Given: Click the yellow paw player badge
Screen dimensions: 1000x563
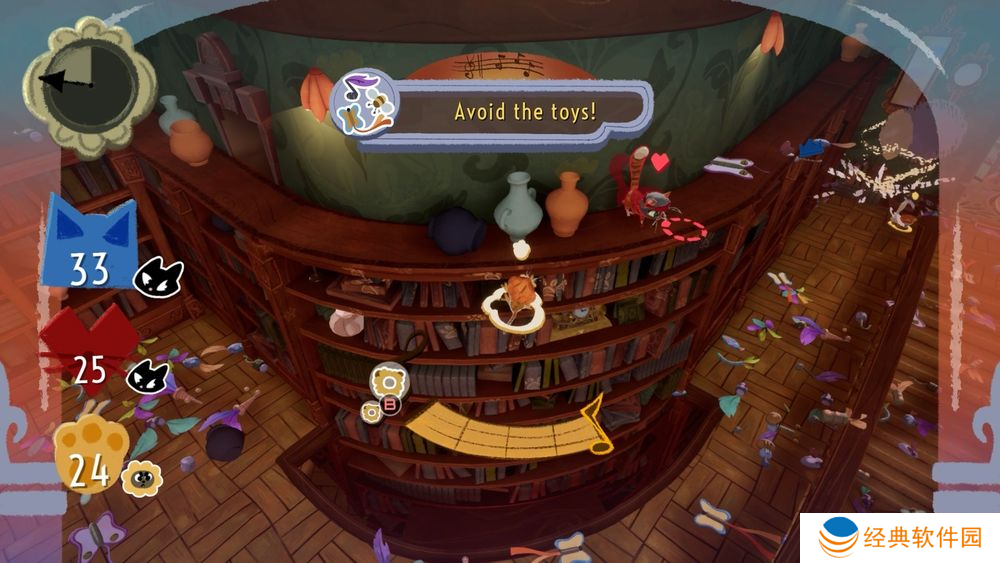Looking at the screenshot, I should pyautogui.click(x=88, y=455).
